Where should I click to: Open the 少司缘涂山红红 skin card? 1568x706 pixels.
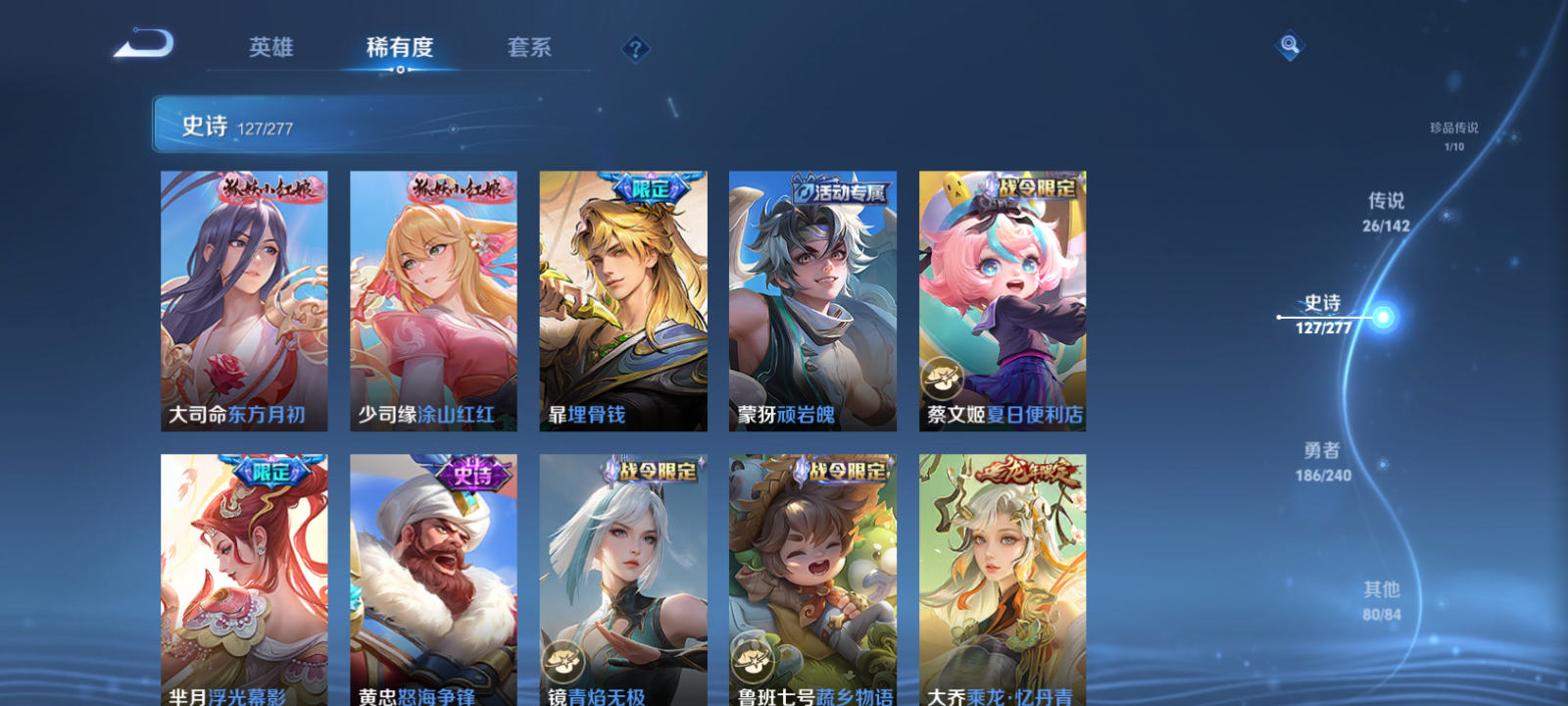point(432,301)
